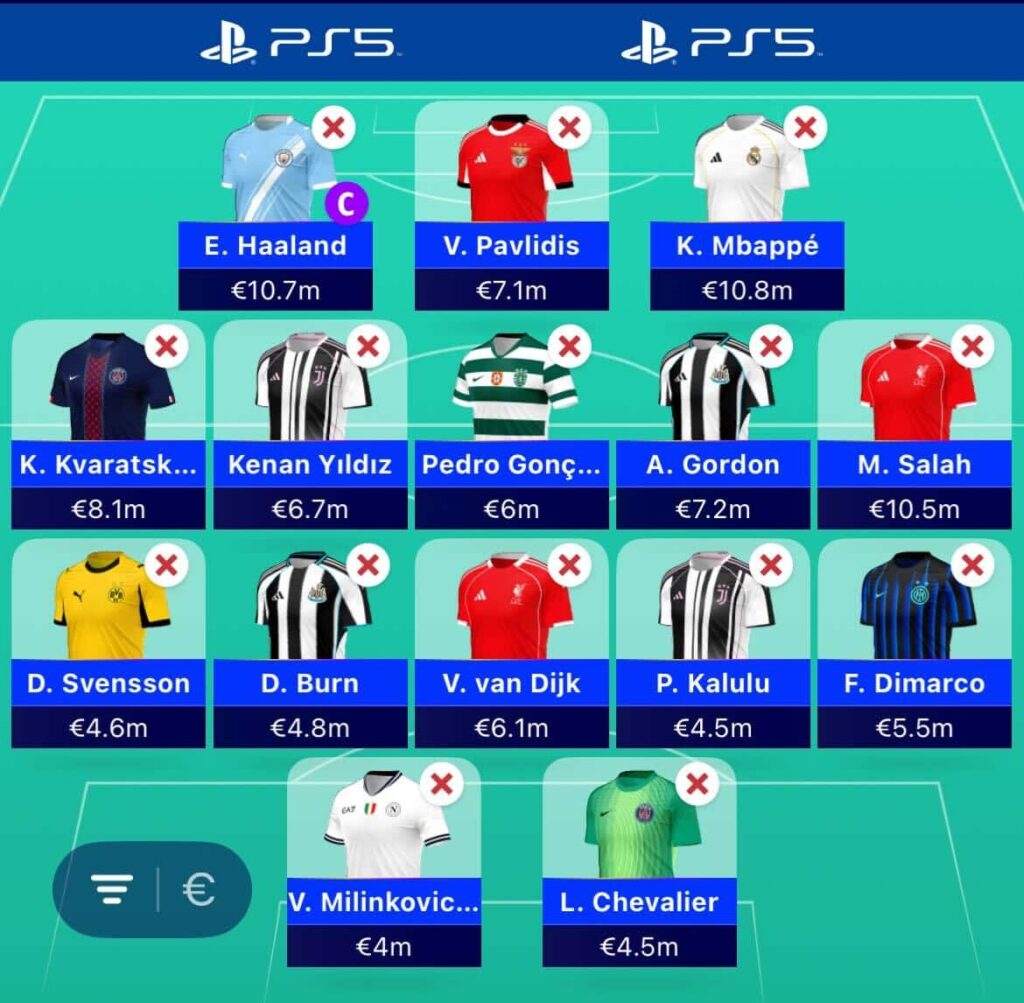Click Haaland's purple captain badge
The height and width of the screenshot is (1003, 1024).
(x=347, y=203)
